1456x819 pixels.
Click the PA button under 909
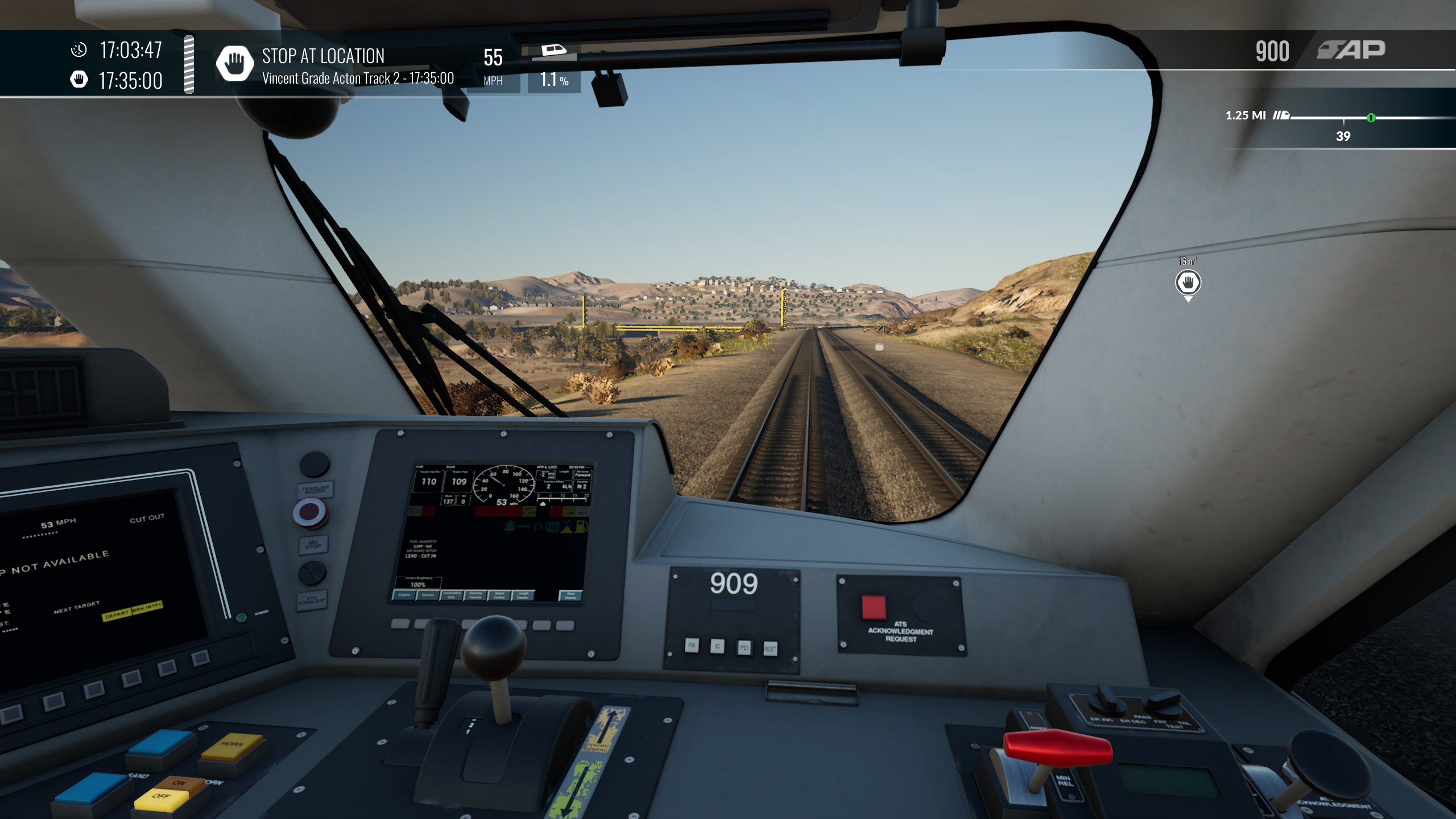[692, 645]
